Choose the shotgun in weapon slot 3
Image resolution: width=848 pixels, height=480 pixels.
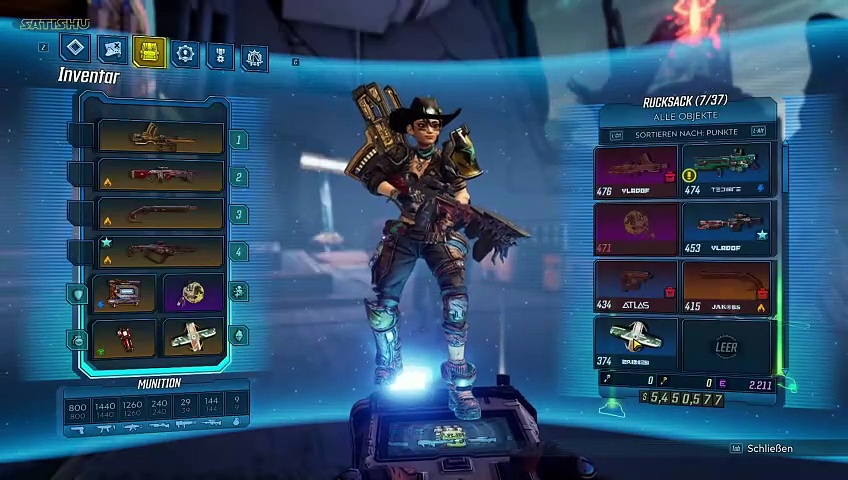[x=160, y=213]
